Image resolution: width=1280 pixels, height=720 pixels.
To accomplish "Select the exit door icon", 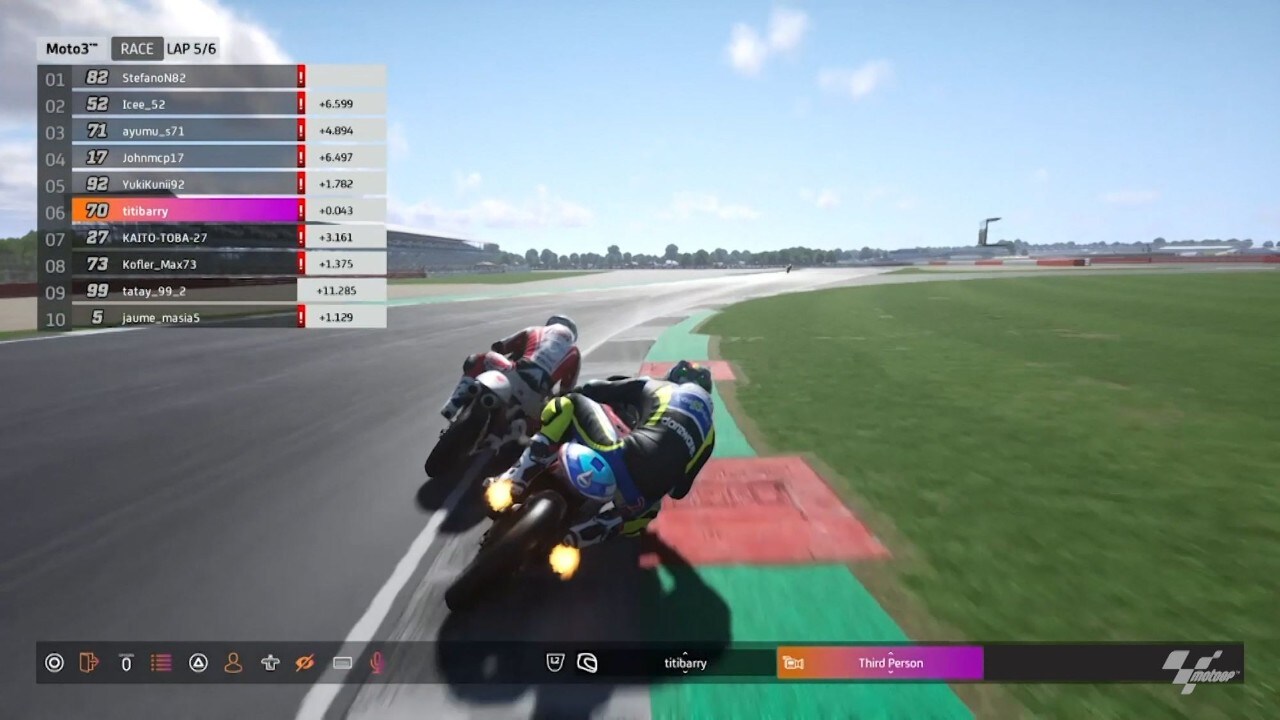I will coord(89,663).
